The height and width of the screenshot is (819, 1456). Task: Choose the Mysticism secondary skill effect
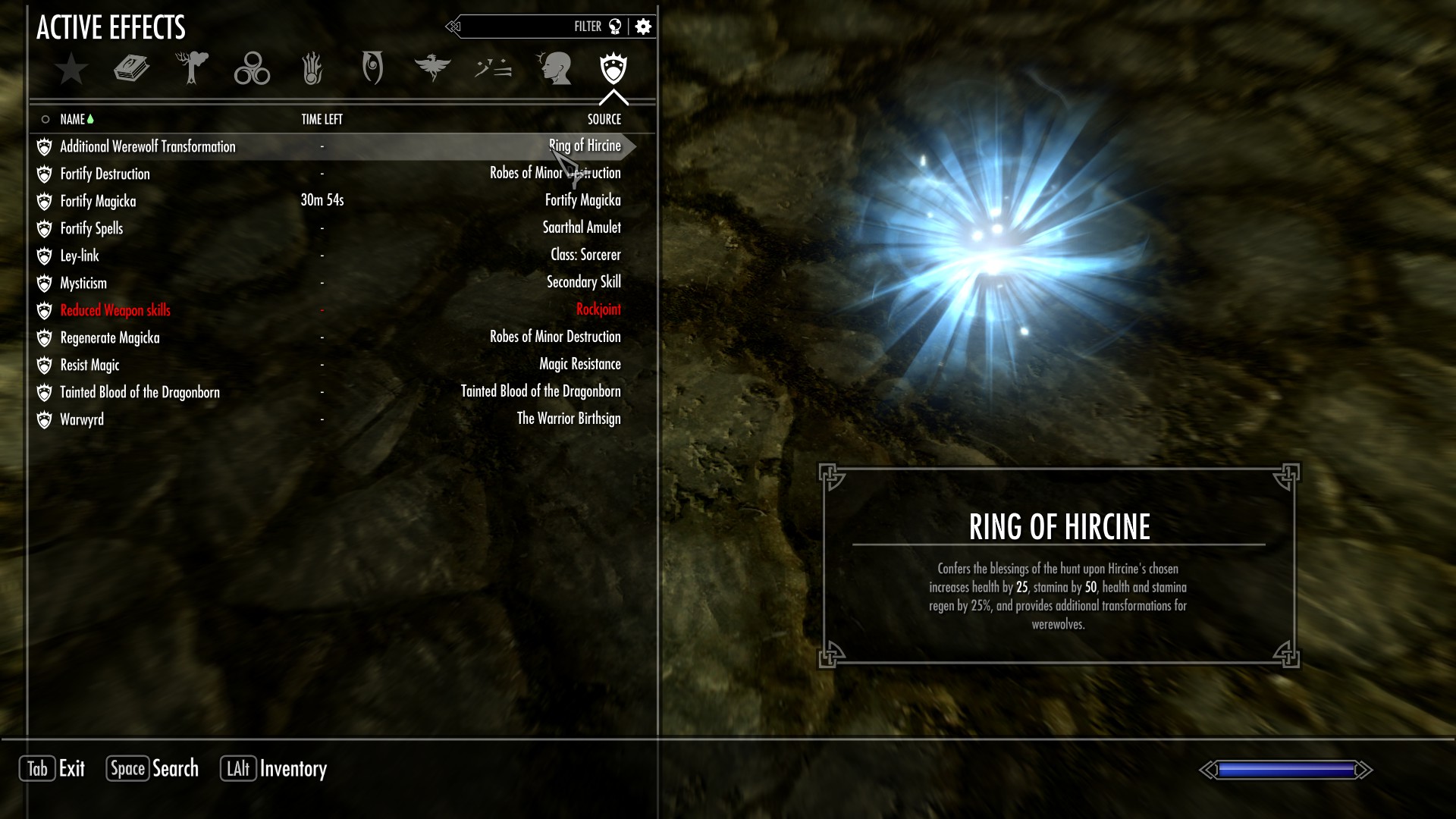pyautogui.click(x=83, y=283)
